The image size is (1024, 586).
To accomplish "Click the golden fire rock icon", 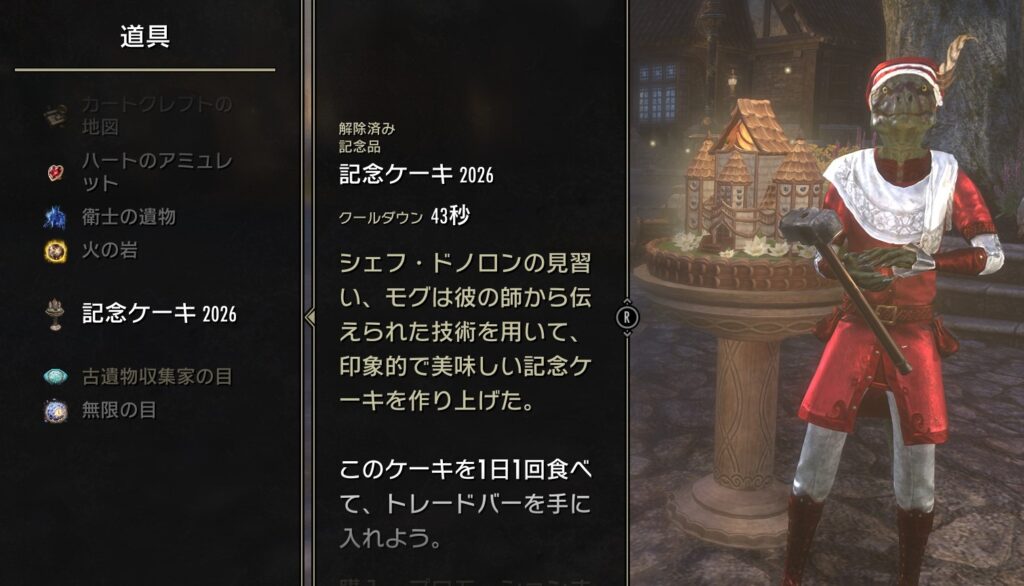I will tap(56, 251).
